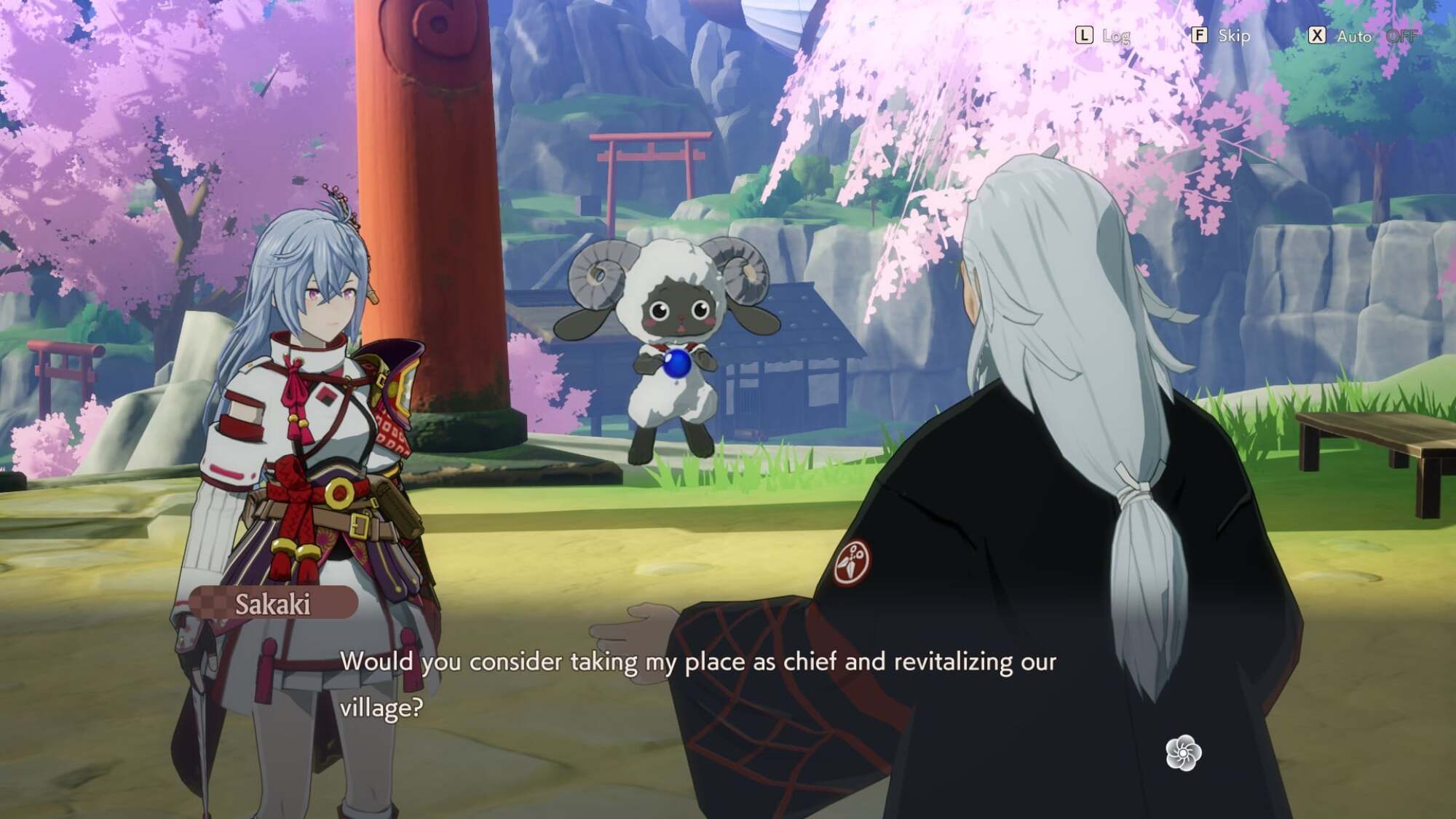
Task: Open the dialogue Log
Action: (1102, 36)
